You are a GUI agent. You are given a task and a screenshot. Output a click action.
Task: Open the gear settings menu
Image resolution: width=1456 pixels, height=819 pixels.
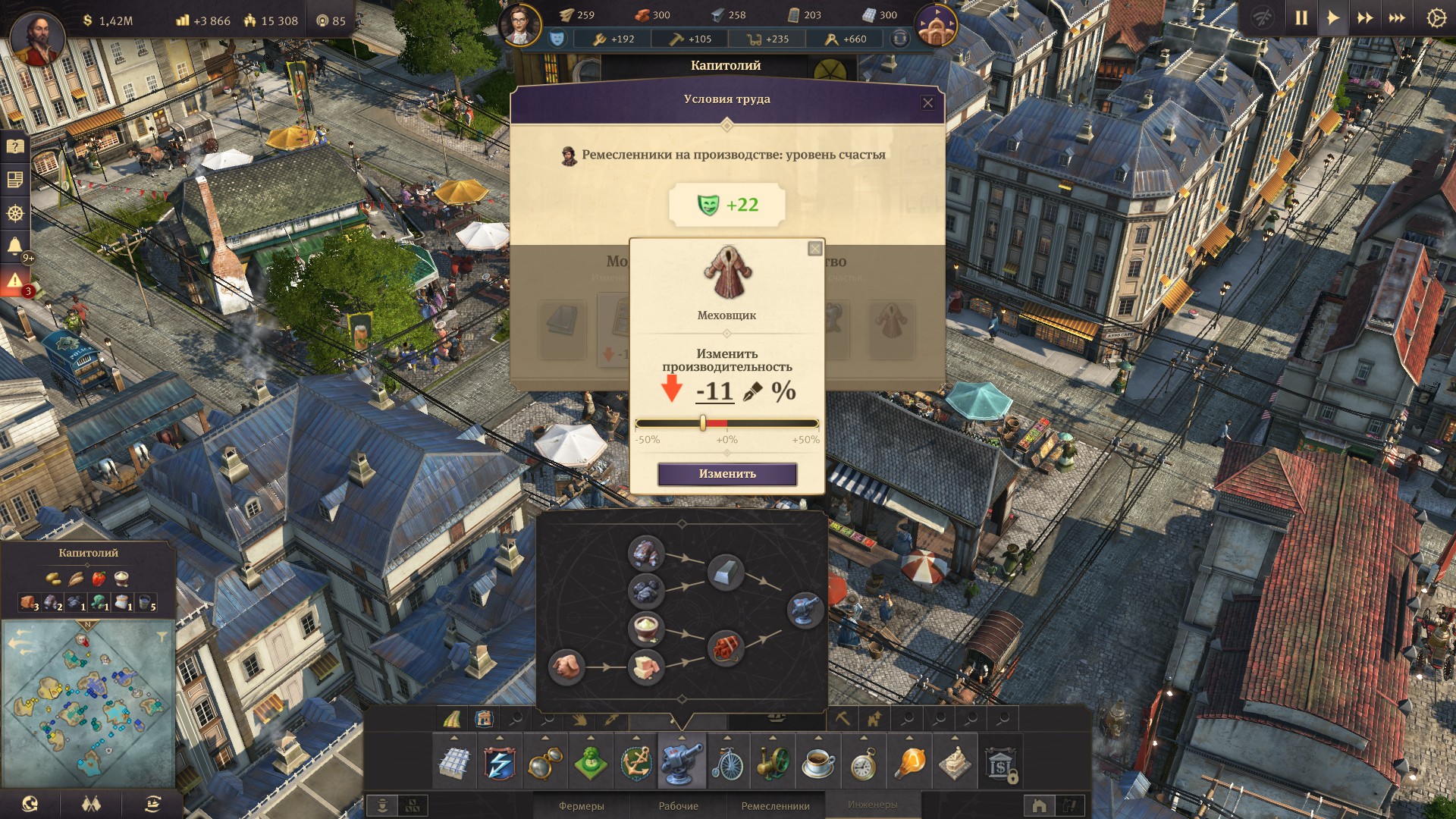point(1436,18)
